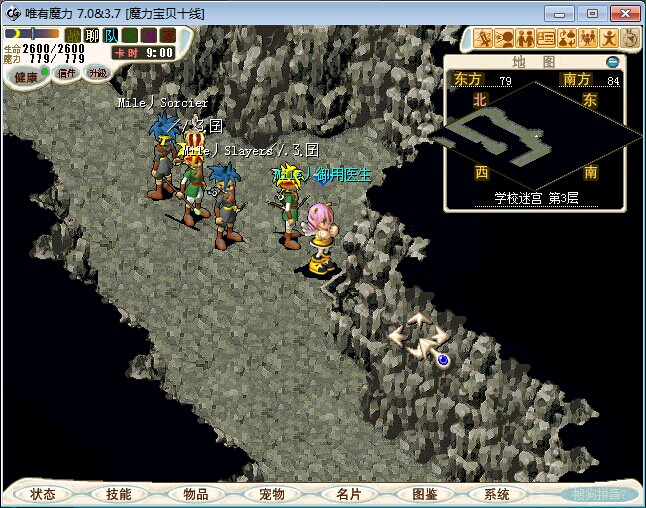This screenshot has height=508, width=646.
Task: Open the 宠物 pets menu
Action: coord(271,494)
